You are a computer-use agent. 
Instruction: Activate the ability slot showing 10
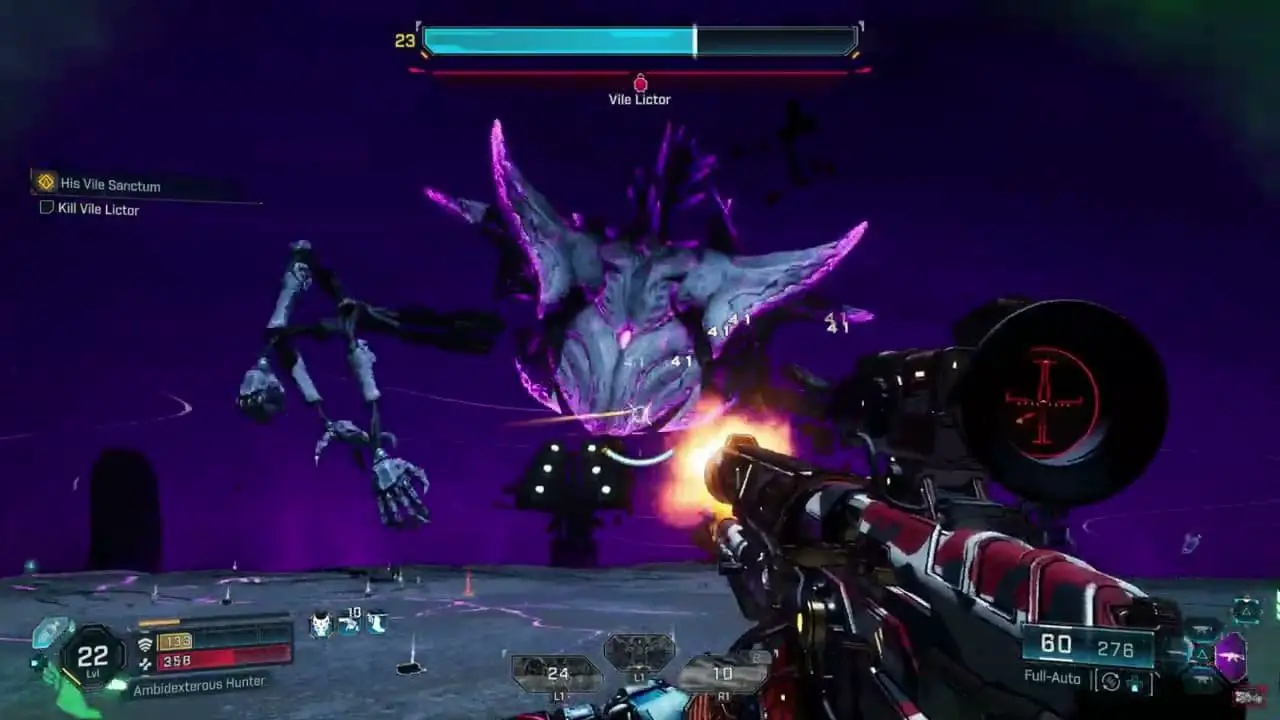click(x=722, y=673)
